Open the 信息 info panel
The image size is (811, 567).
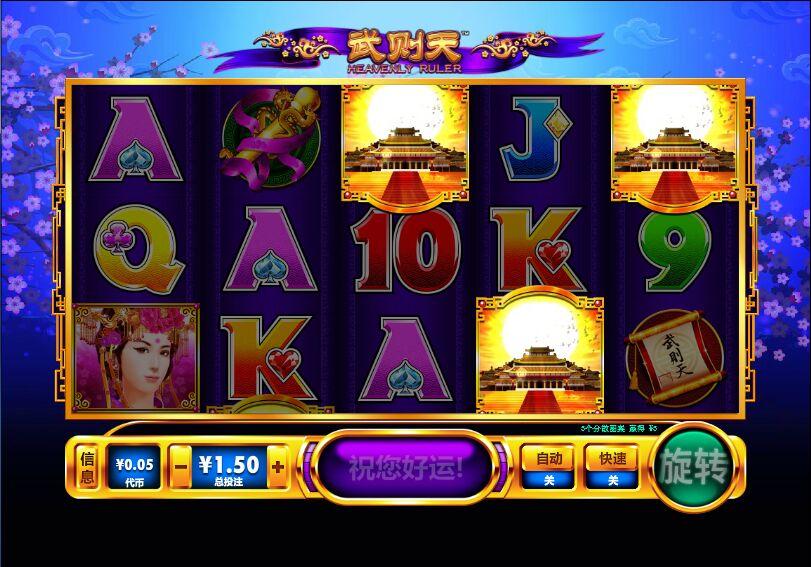87,467
